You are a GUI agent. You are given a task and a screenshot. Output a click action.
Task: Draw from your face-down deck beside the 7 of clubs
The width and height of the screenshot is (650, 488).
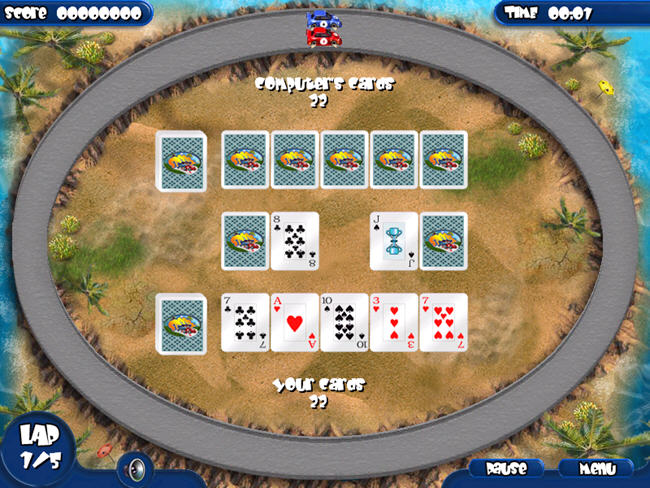click(181, 324)
